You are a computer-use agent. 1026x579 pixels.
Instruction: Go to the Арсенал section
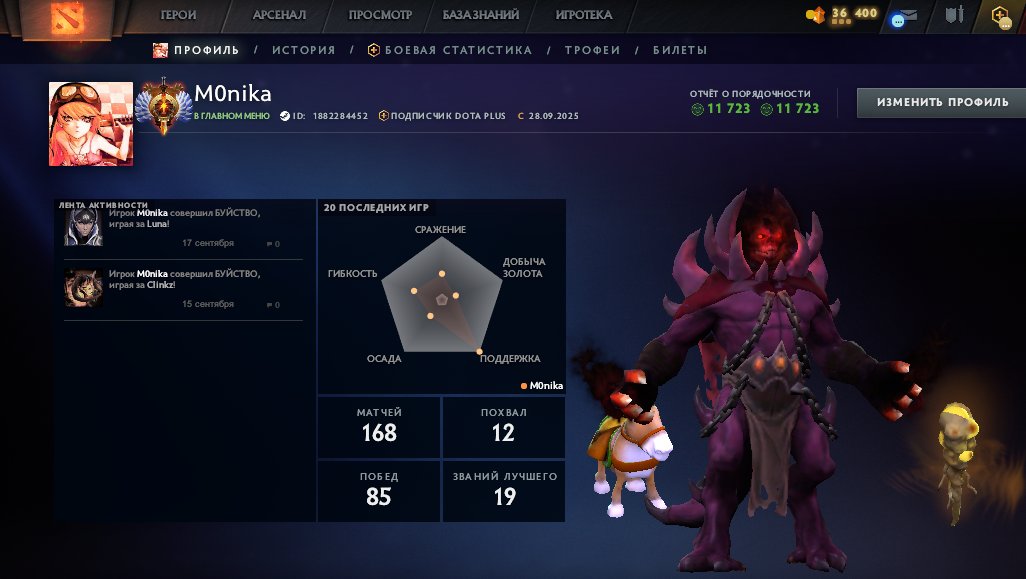279,15
